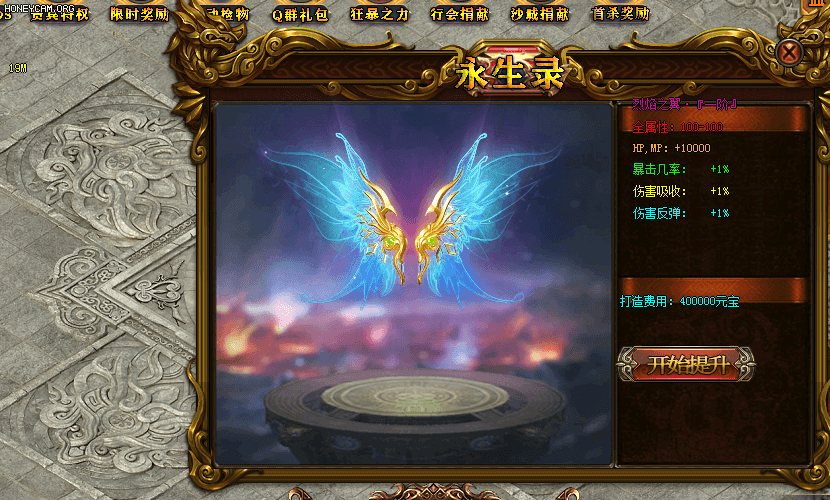Open the 行会捐献 guild donation menu

click(460, 15)
